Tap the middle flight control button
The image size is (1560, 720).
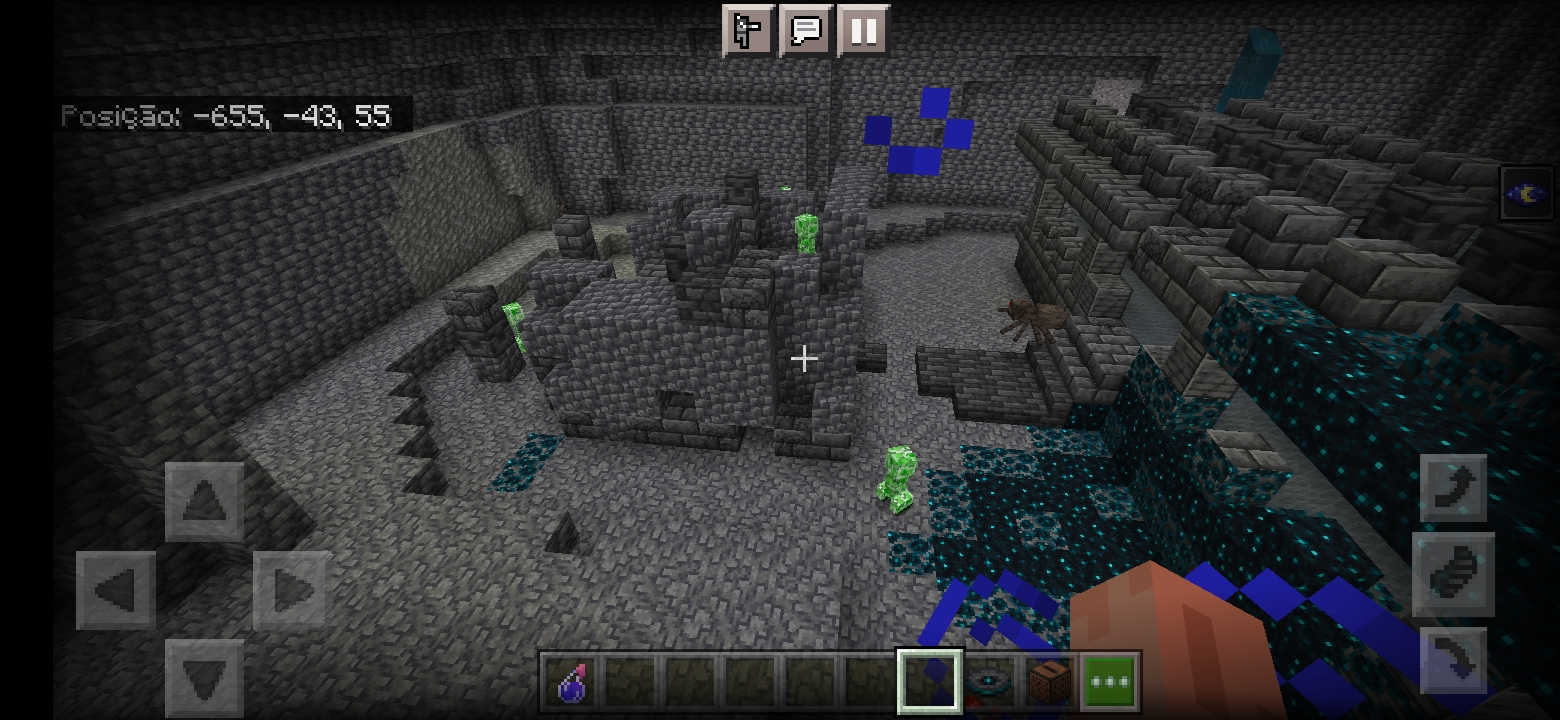click(1453, 574)
